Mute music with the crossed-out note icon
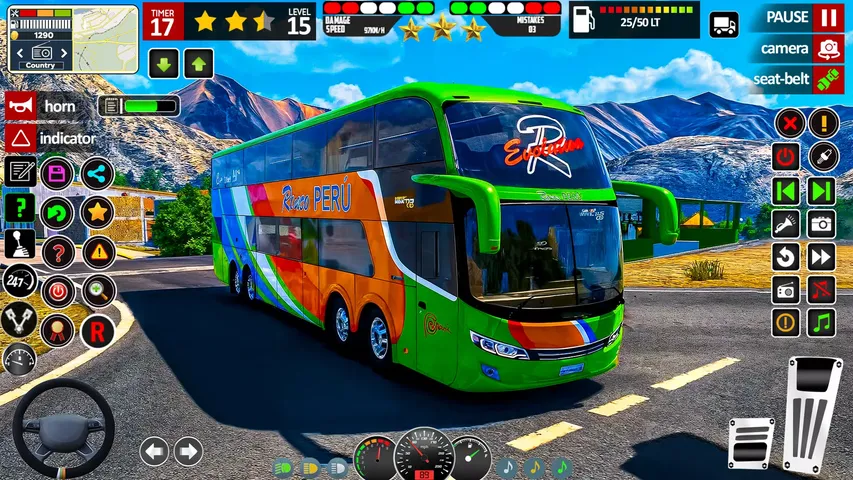853x480 pixels. [822, 290]
